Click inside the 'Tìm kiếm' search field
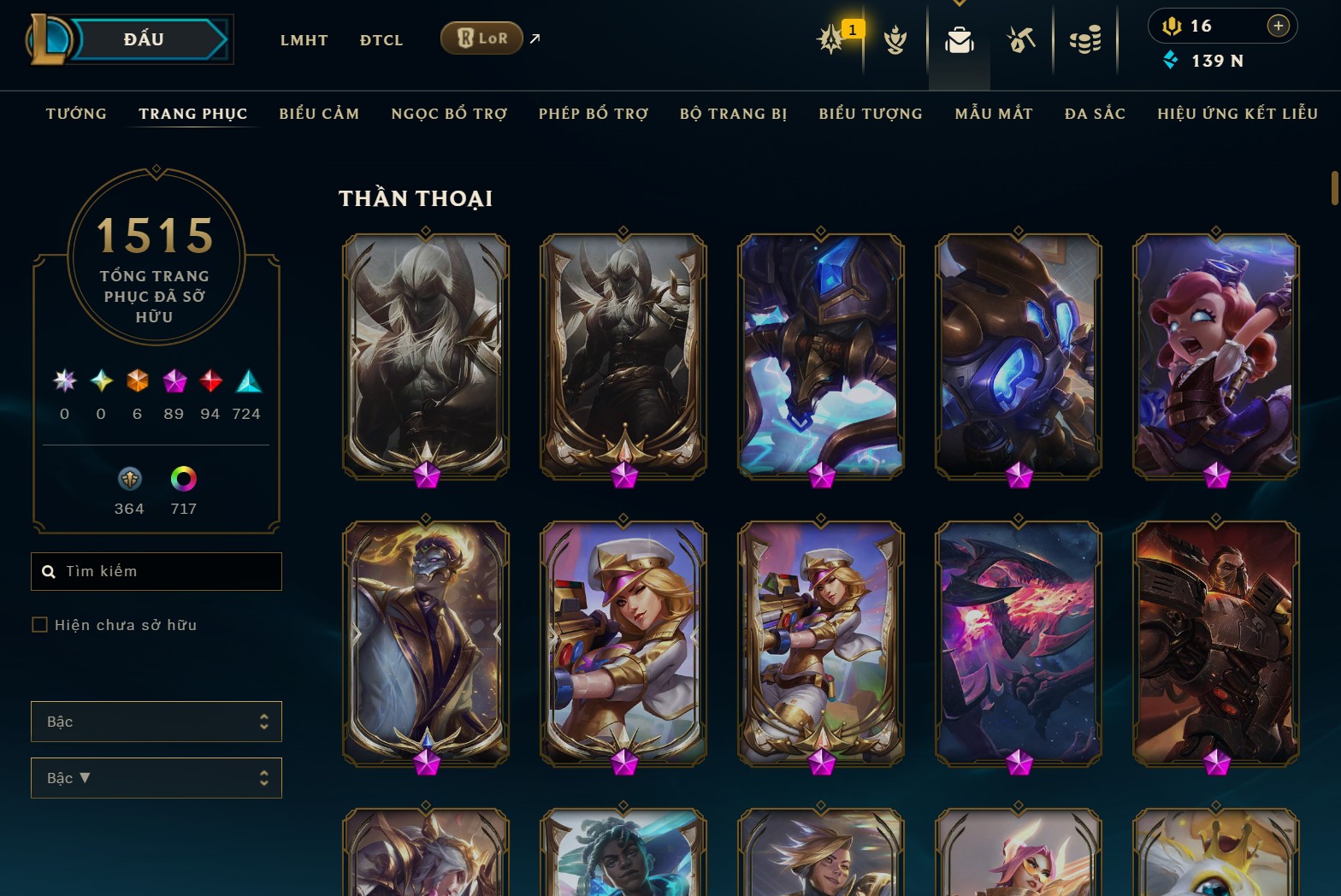The height and width of the screenshot is (896, 1341). (157, 571)
